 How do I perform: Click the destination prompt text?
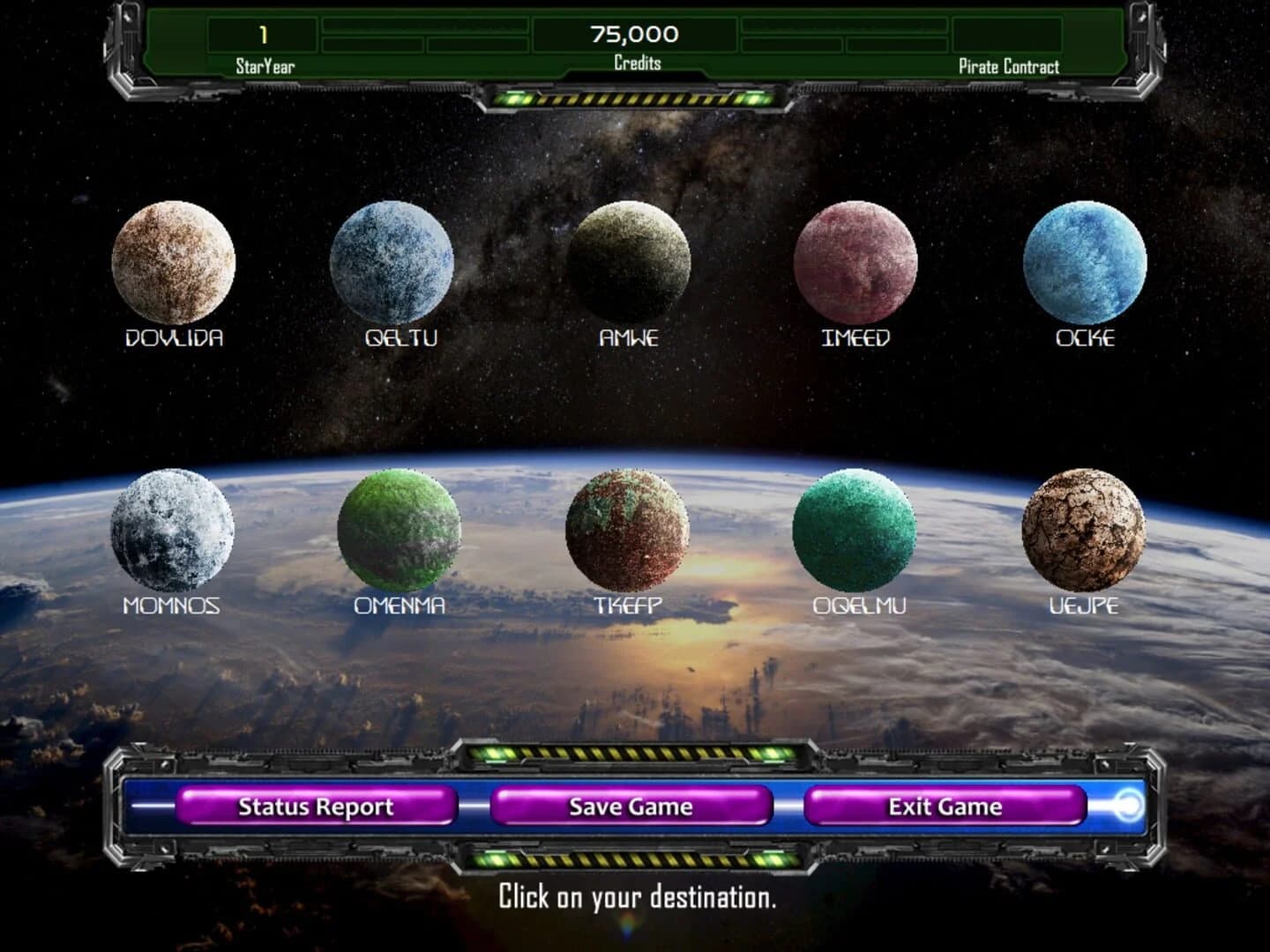[637, 899]
